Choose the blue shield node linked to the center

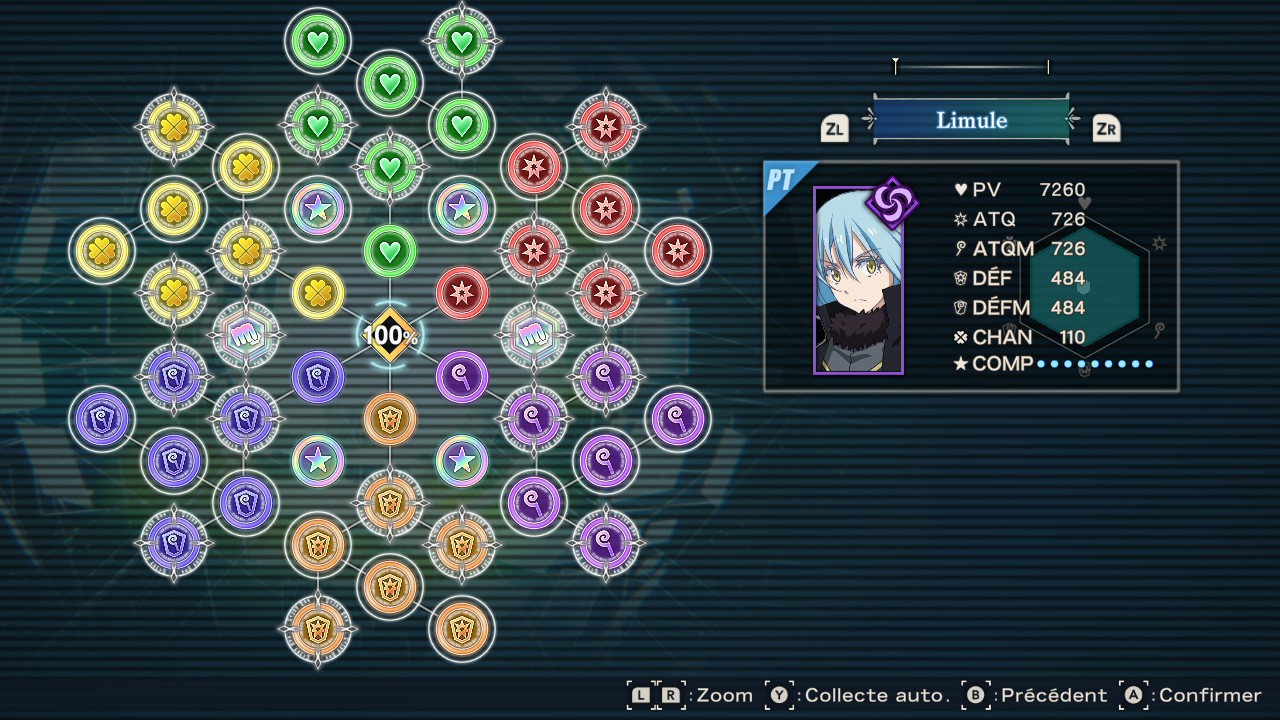pos(318,377)
